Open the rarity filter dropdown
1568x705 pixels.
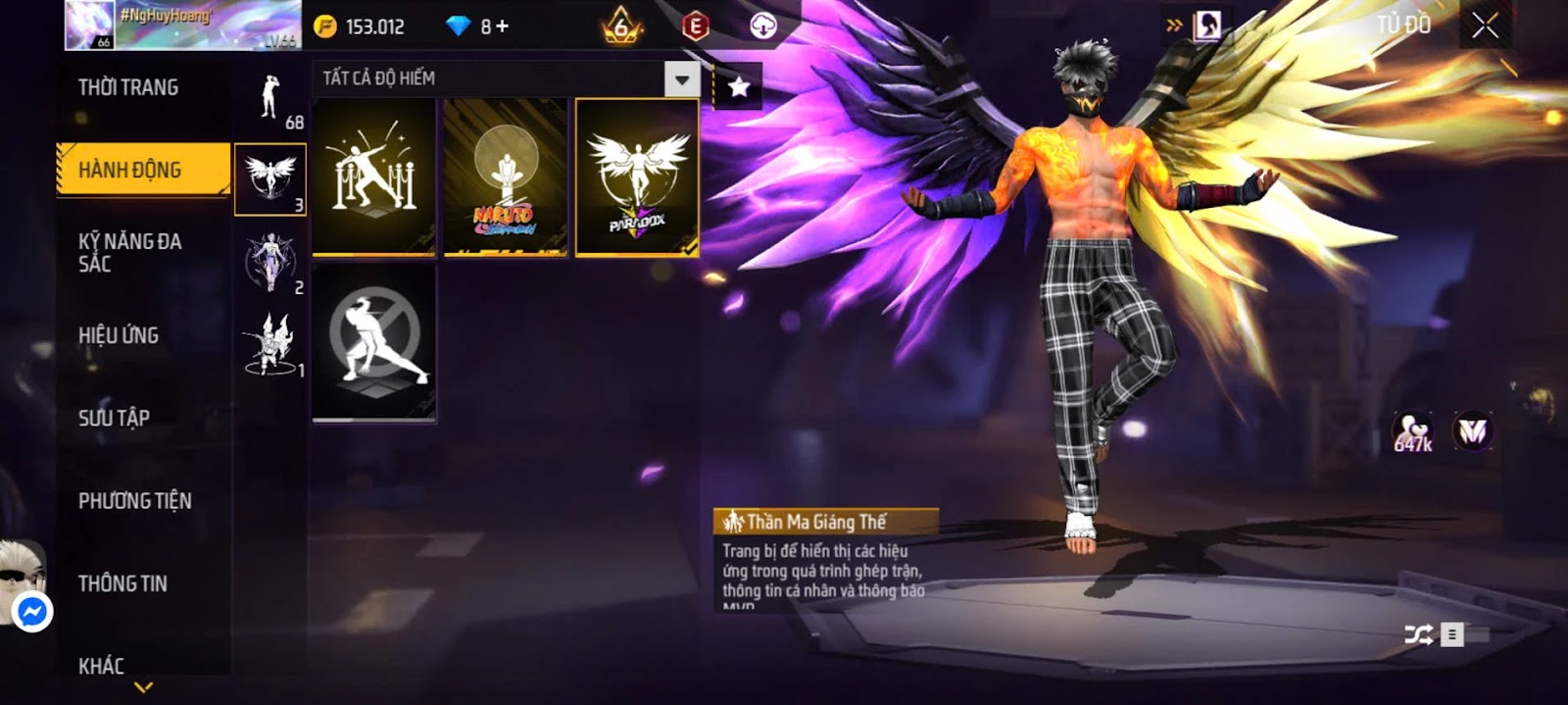[682, 78]
